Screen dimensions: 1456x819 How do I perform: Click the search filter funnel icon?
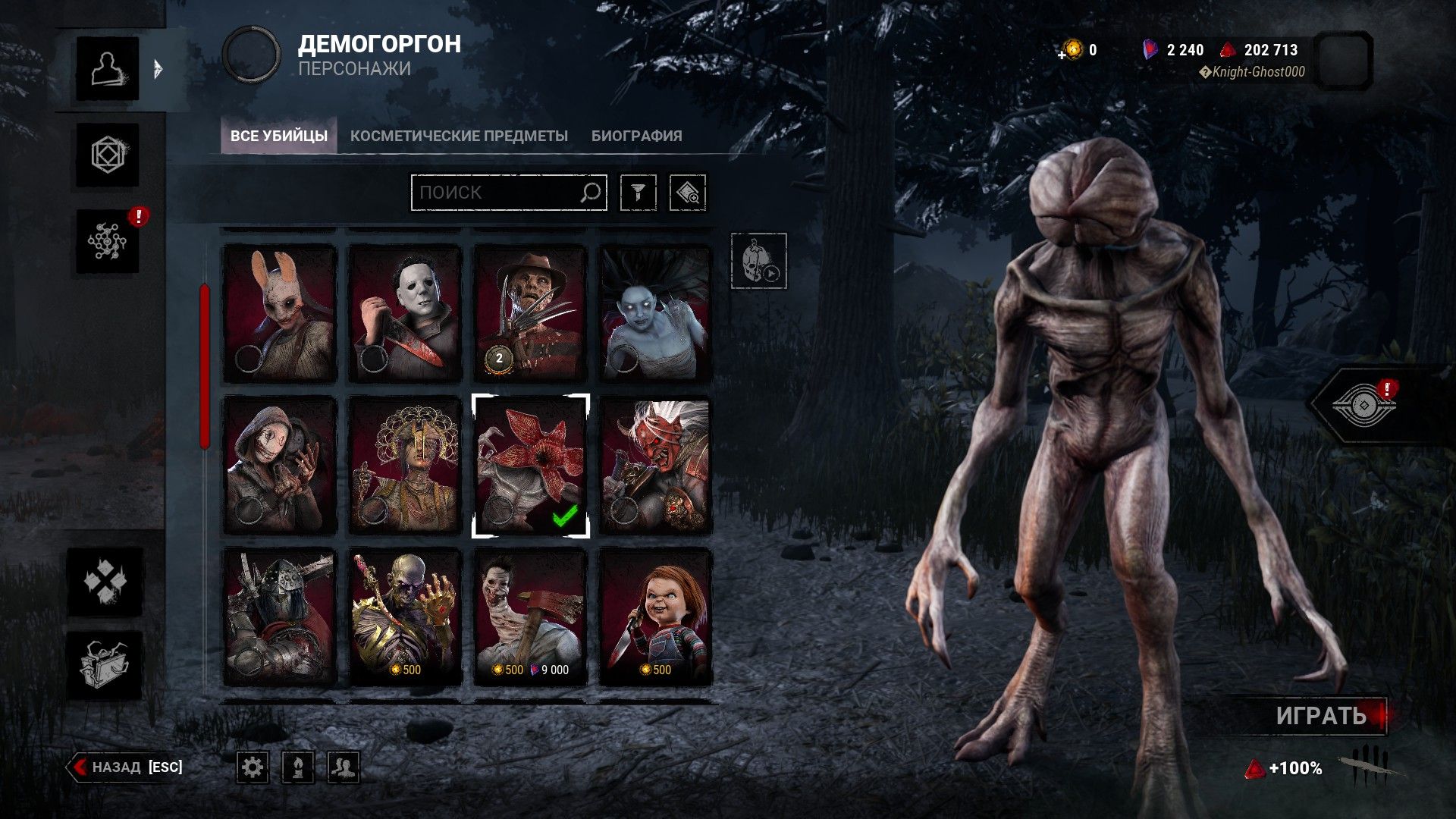pyautogui.click(x=641, y=192)
